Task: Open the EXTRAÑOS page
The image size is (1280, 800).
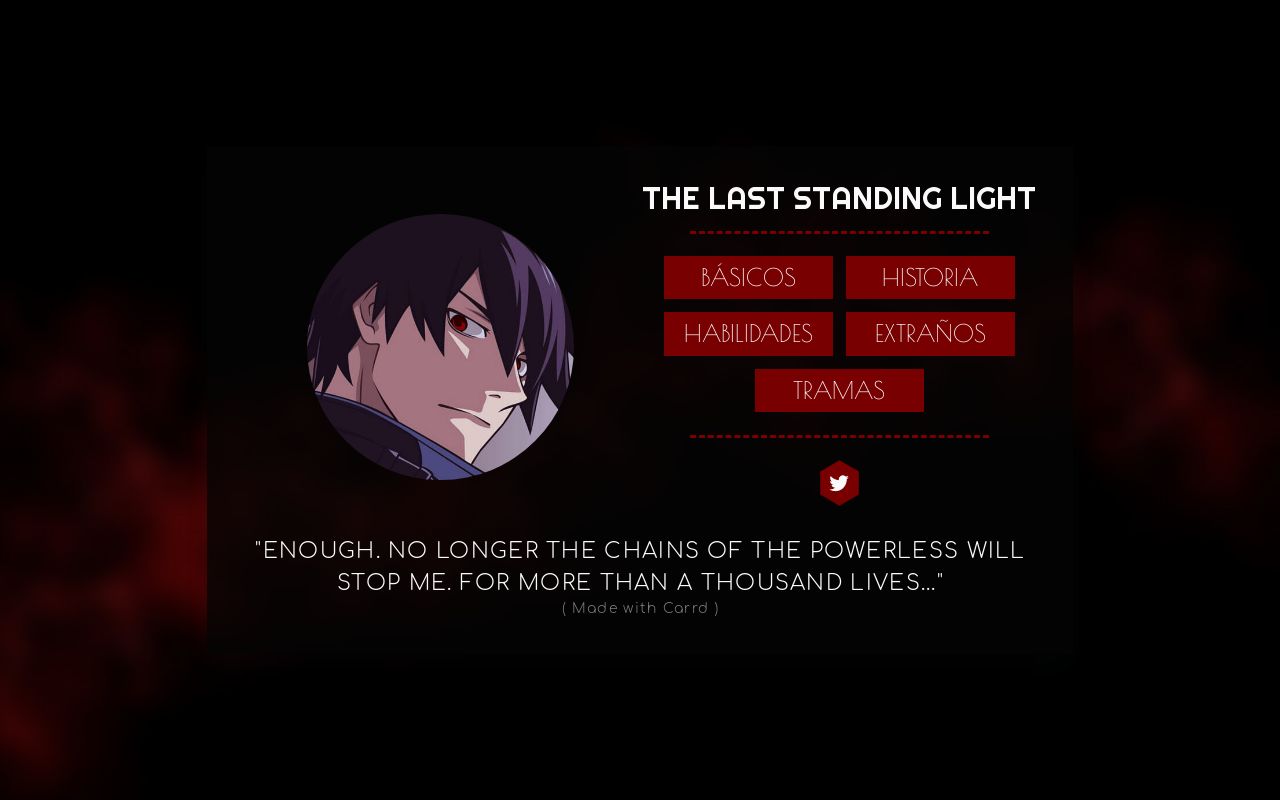Action: pos(930,333)
